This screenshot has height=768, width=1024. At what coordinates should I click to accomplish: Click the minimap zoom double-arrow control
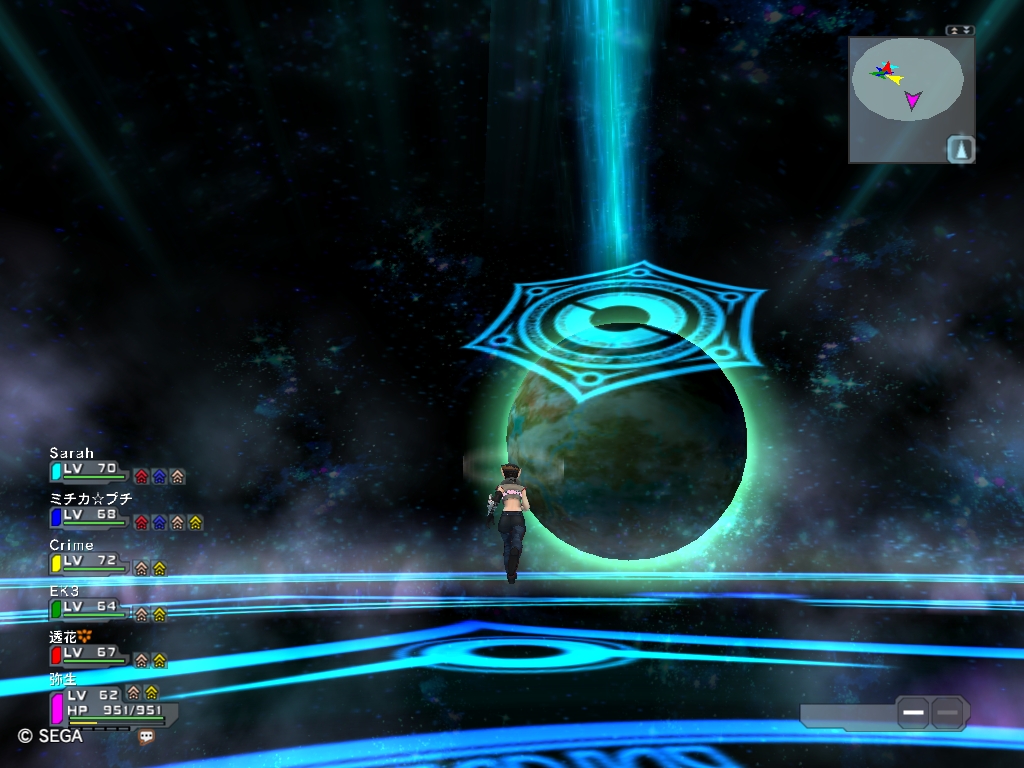960,31
